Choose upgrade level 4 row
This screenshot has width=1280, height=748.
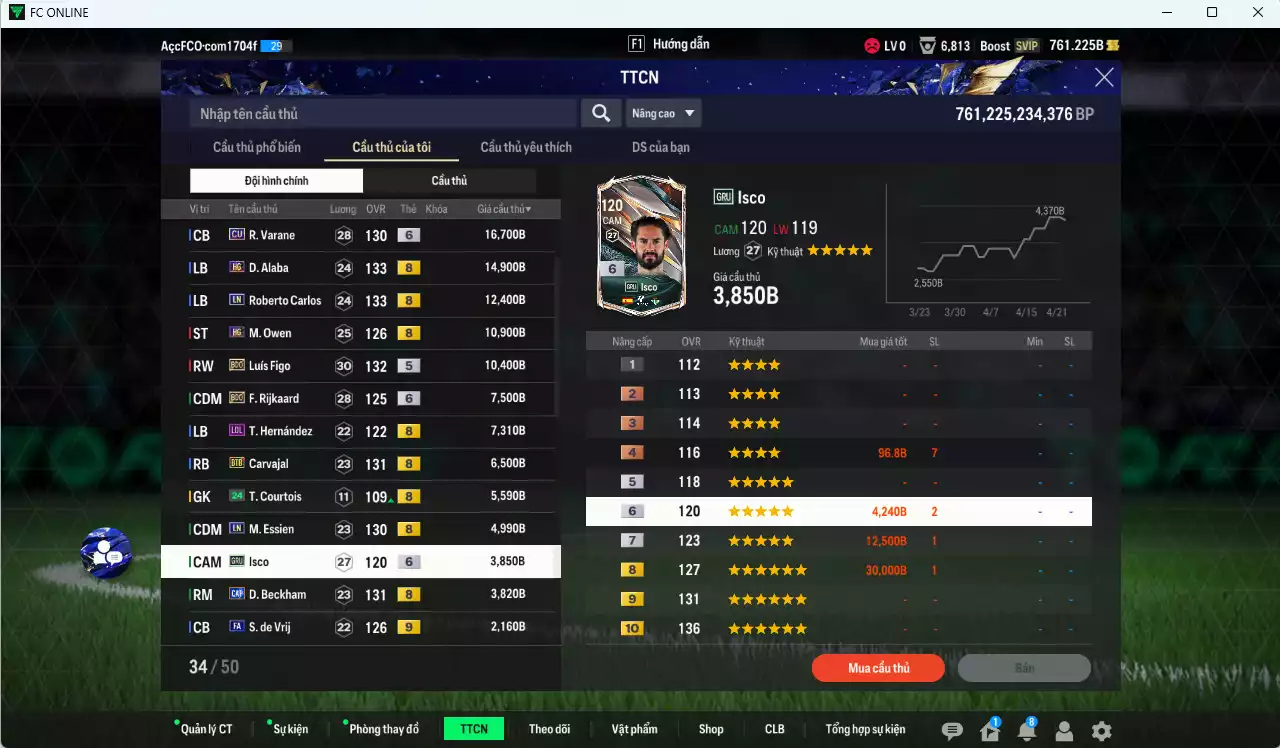pyautogui.click(x=838, y=453)
